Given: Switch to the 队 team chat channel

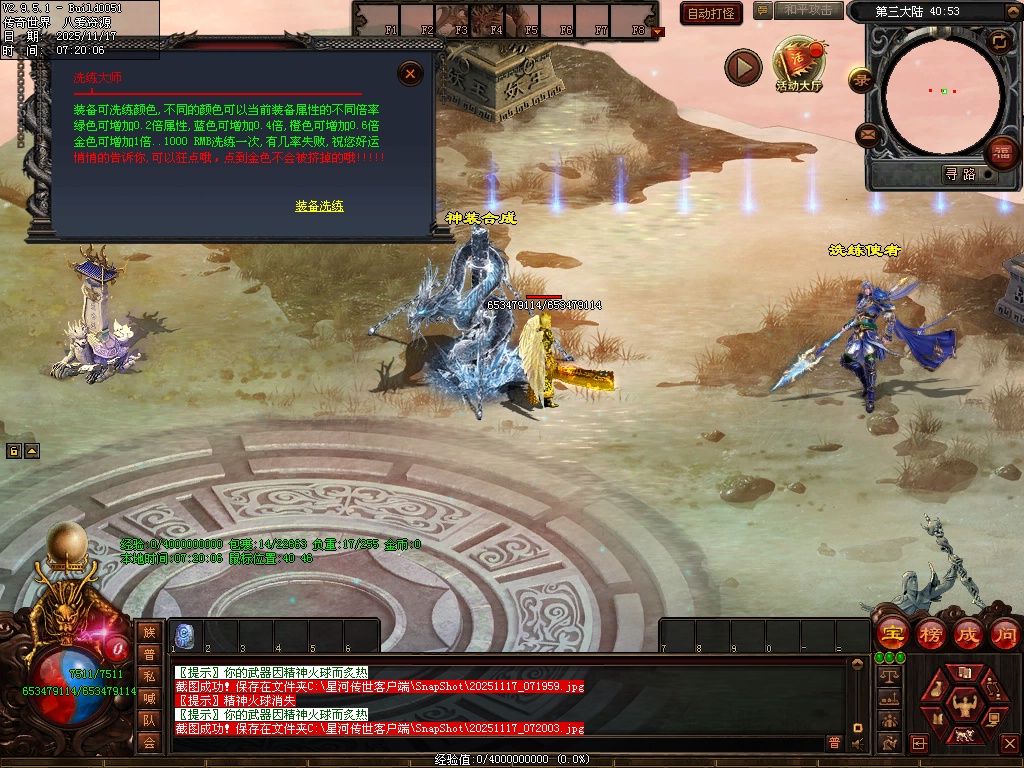Looking at the screenshot, I should [149, 720].
